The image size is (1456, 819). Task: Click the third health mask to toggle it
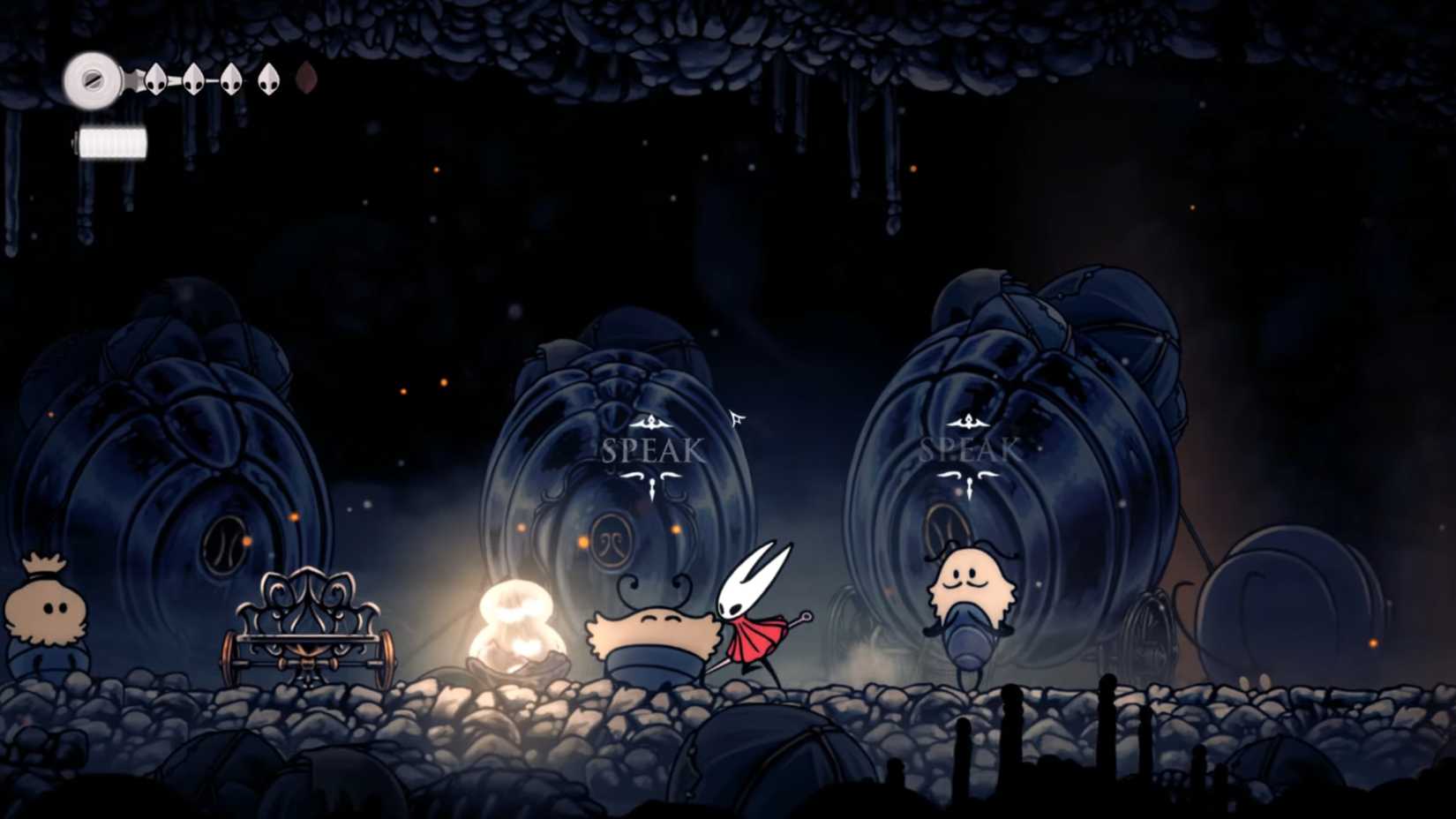tap(232, 80)
